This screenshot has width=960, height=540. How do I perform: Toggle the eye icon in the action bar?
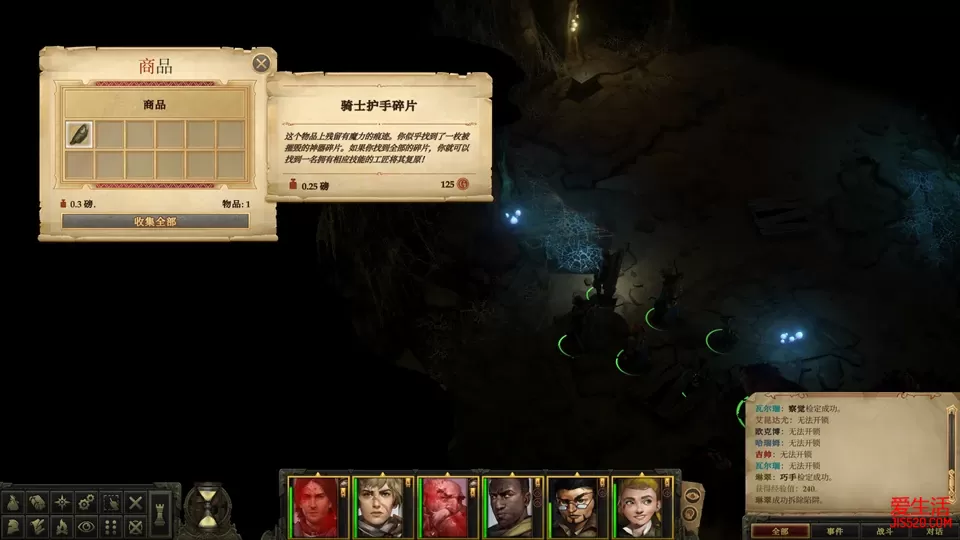pos(87,526)
